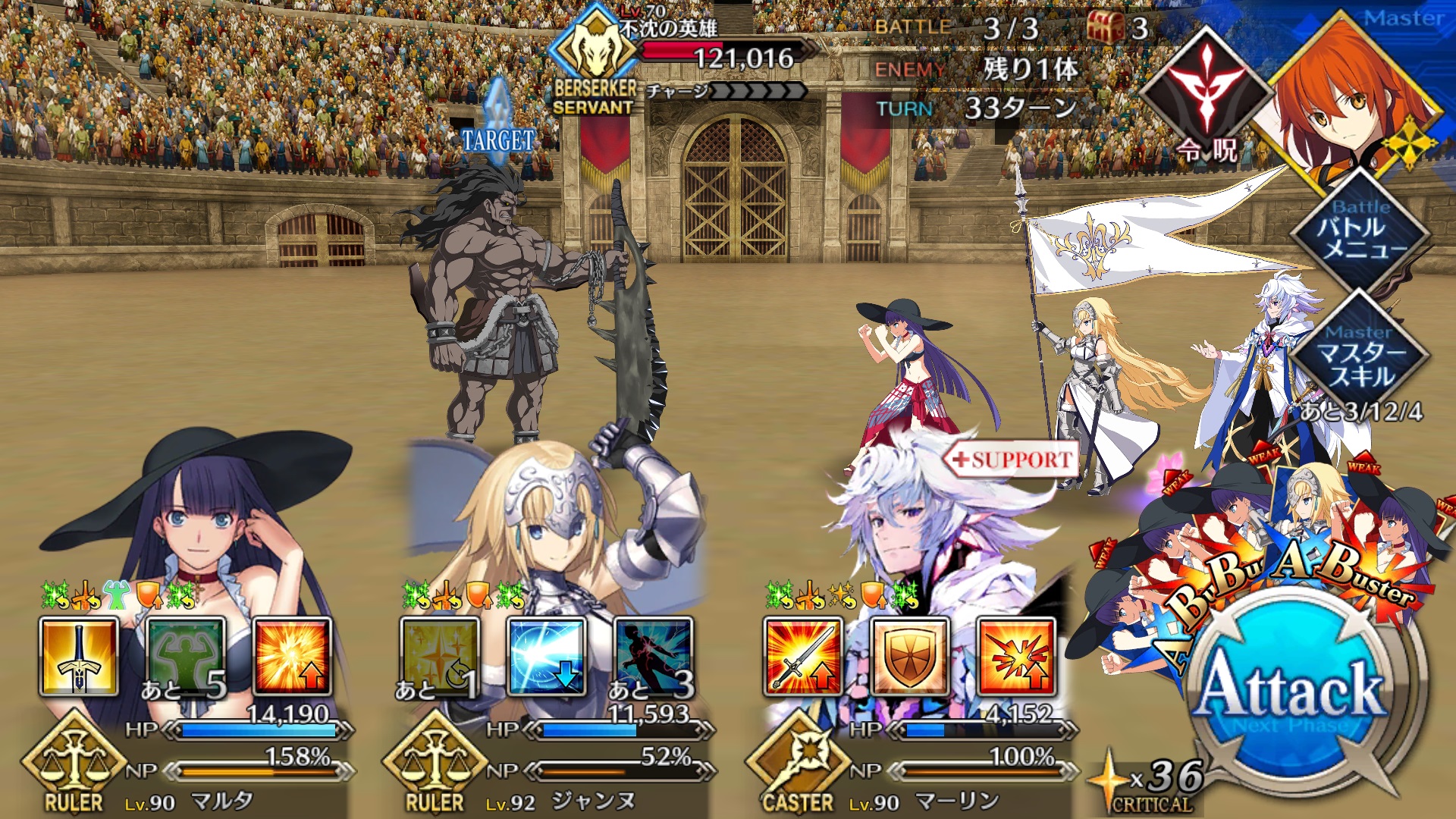1456x819 pixels.
Task: Activate Merlin's orange burst buster-up skill
Action: pos(1016,657)
